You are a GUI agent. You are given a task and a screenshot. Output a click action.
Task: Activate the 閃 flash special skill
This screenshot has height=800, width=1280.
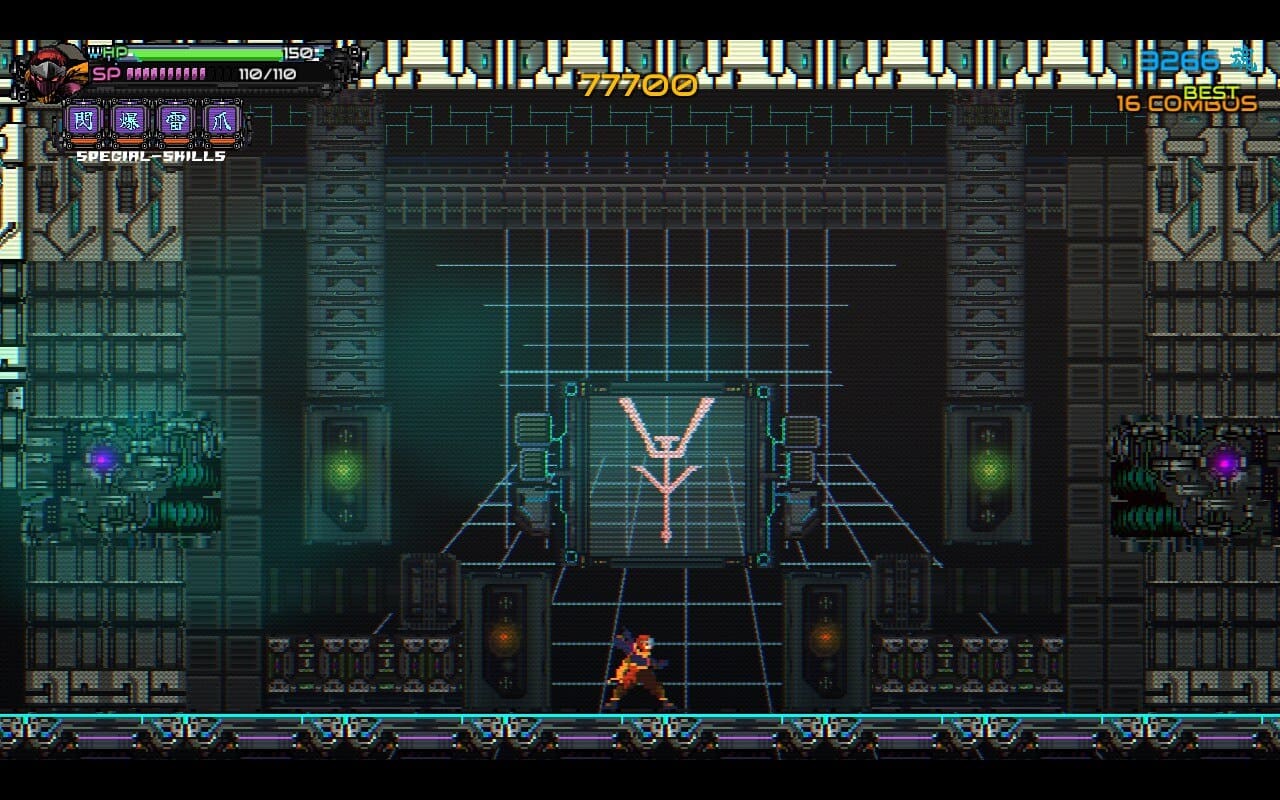pos(82,121)
